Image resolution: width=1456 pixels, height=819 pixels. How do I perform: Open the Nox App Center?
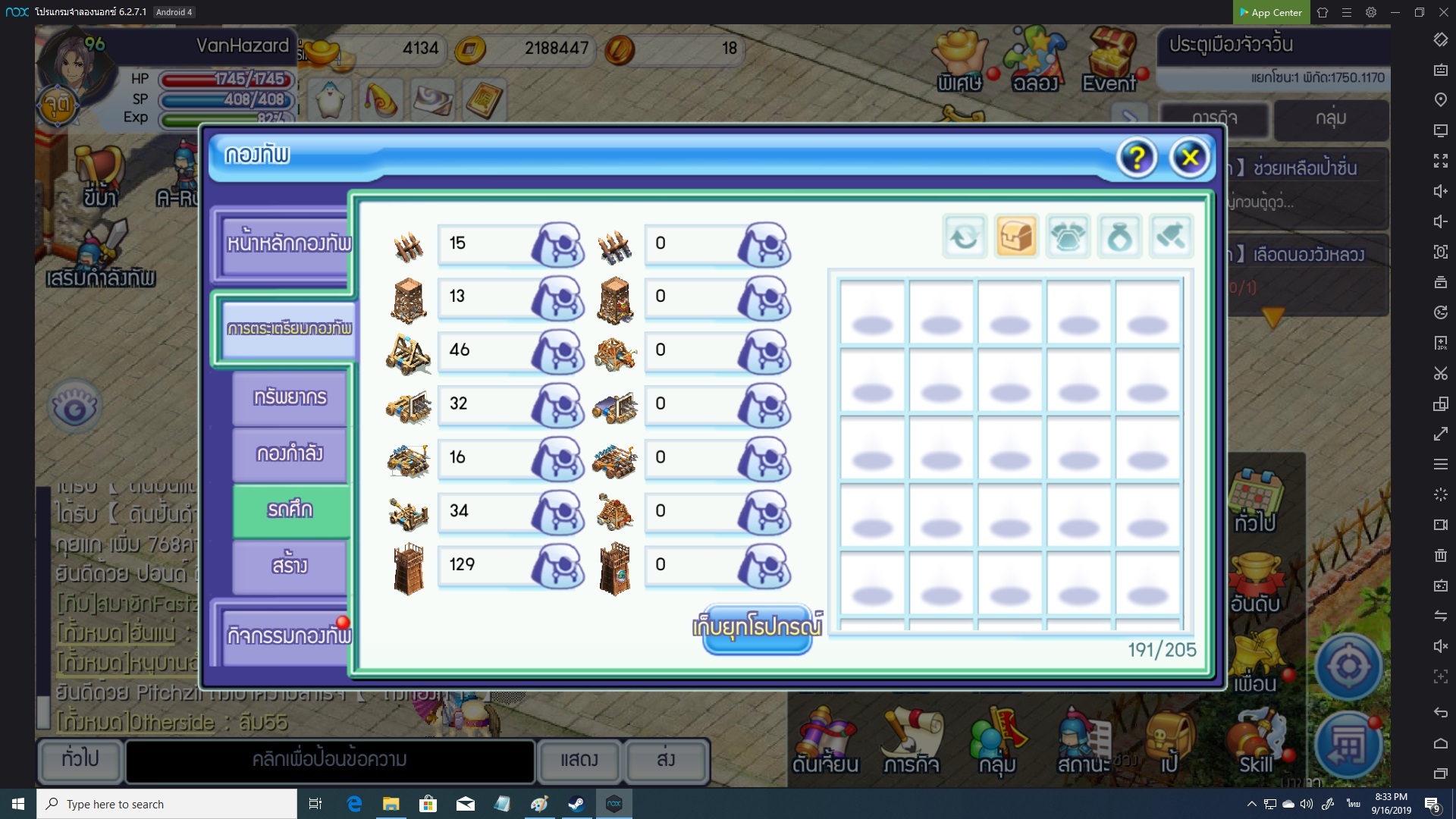coord(1271,12)
